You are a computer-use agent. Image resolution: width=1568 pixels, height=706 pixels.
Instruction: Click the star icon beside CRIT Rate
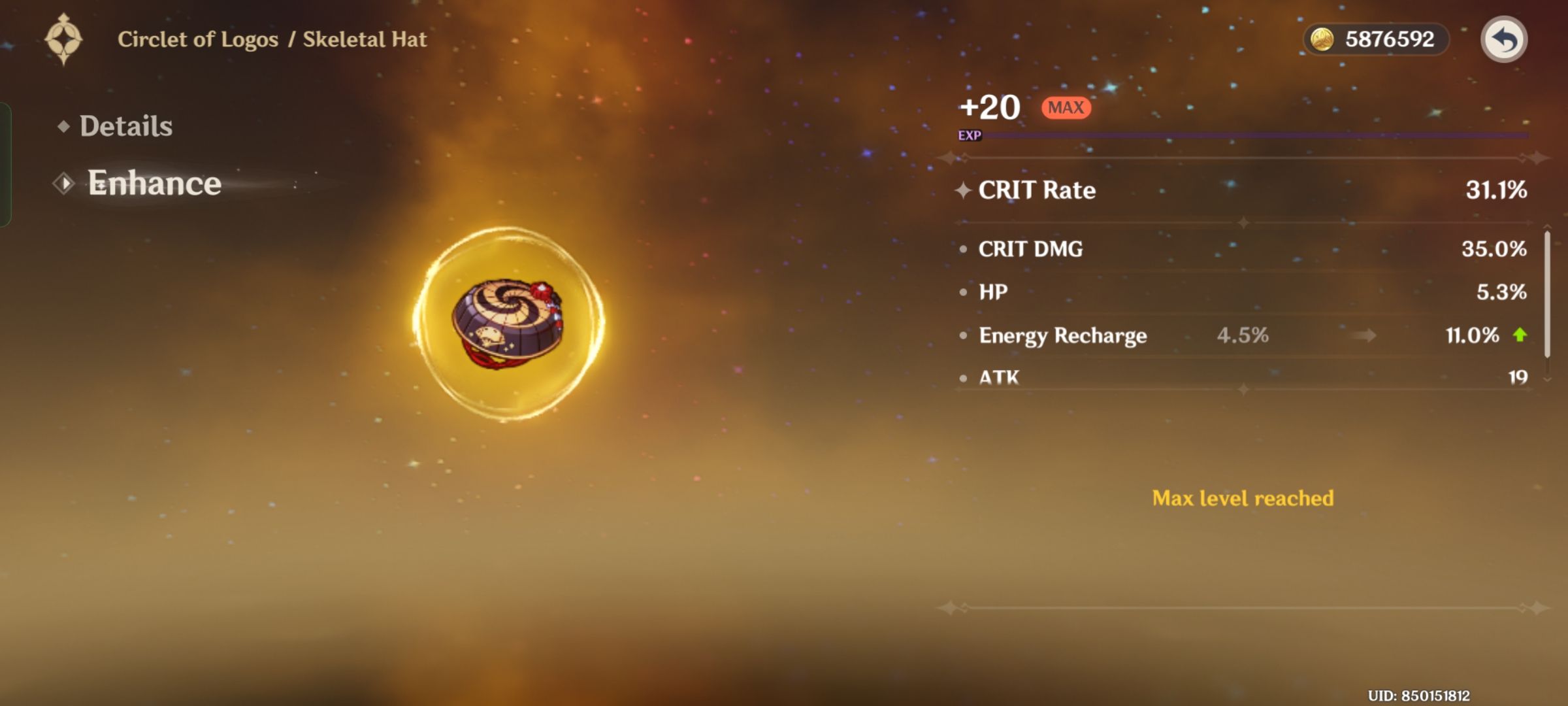point(964,190)
